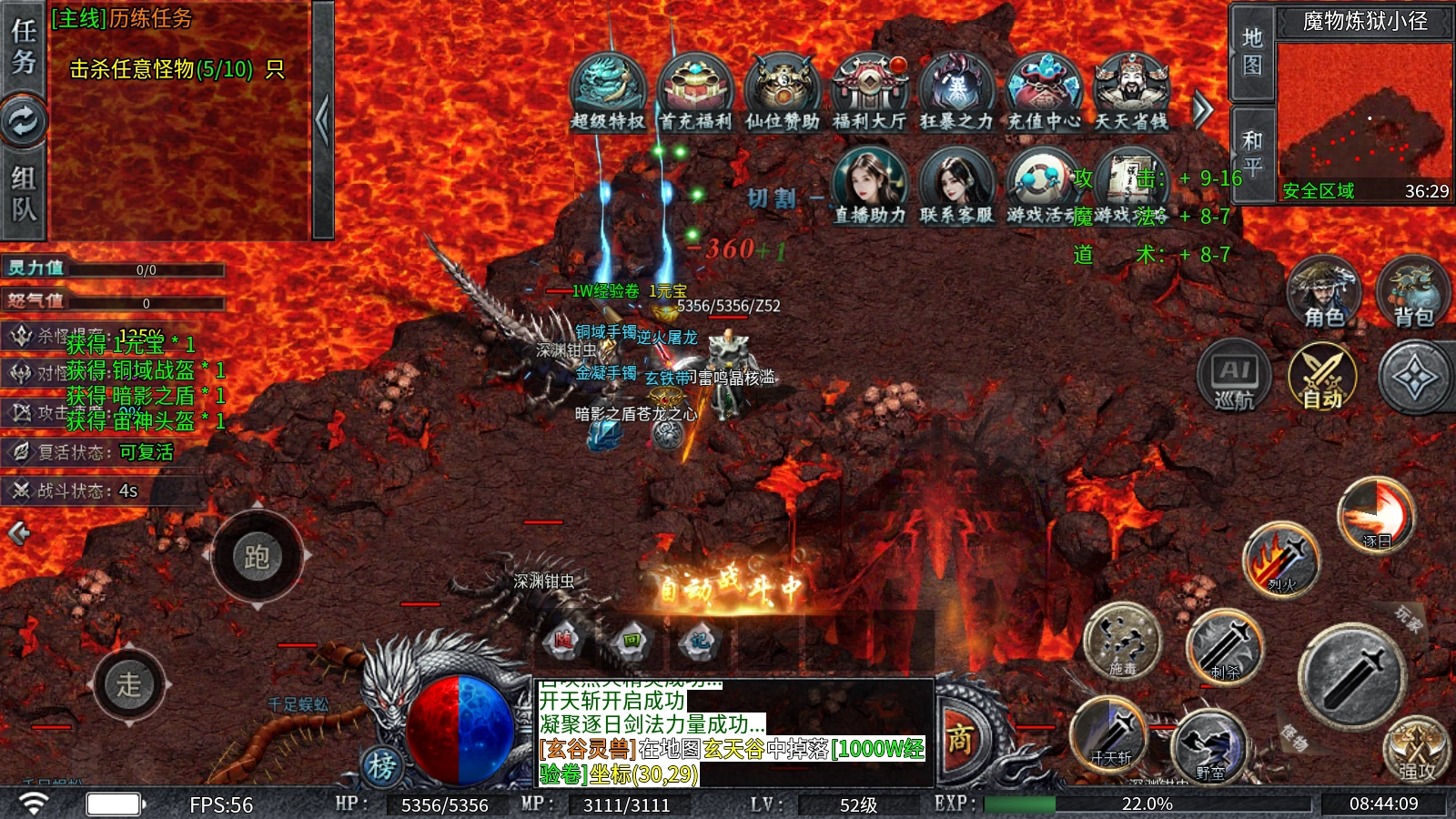Image resolution: width=1456 pixels, height=819 pixels.
Task: Switch to the 组队 team tab
Action: click(24, 193)
